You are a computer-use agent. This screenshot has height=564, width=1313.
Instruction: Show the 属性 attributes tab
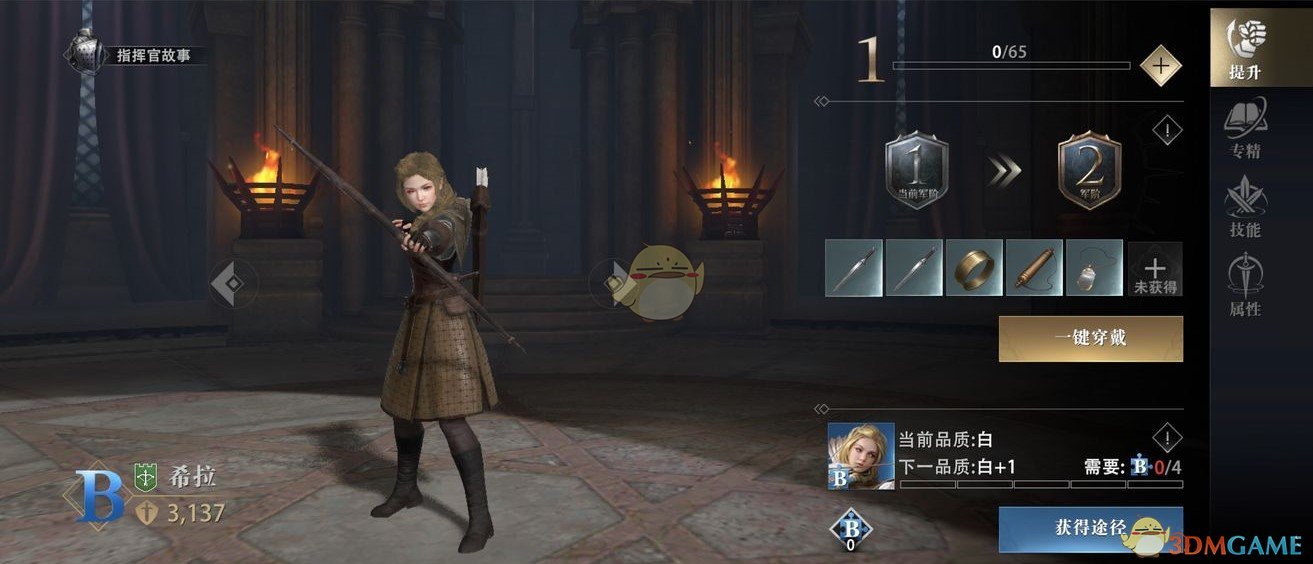point(1245,286)
